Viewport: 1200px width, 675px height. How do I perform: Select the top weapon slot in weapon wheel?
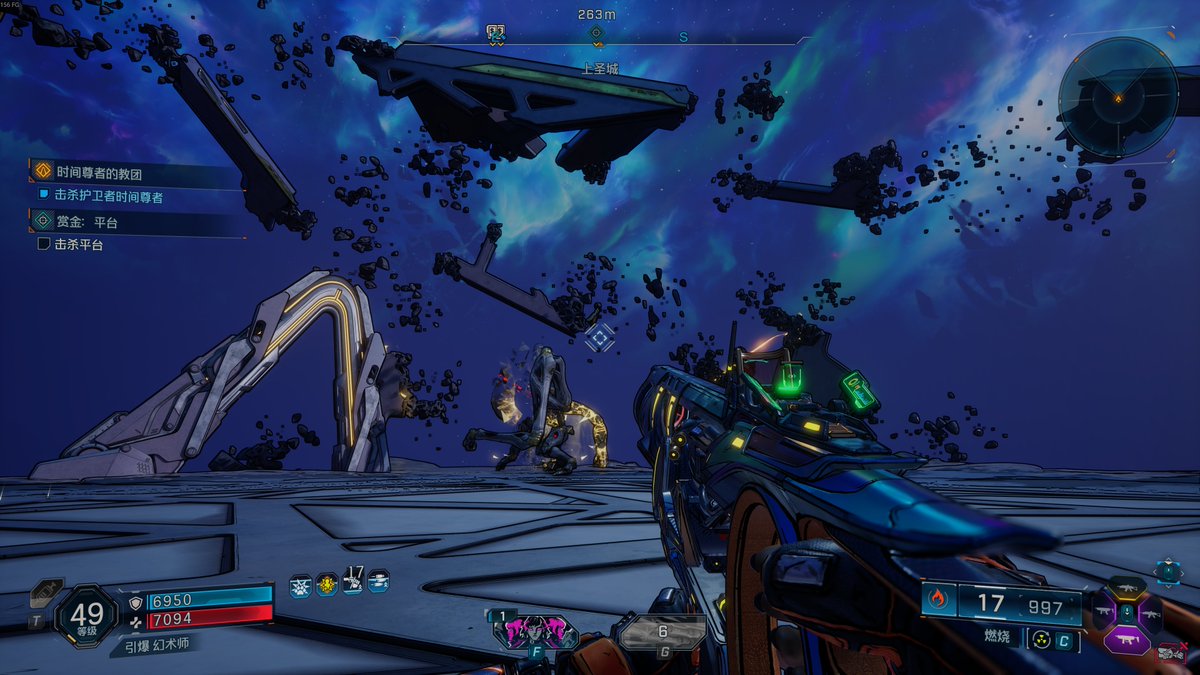1126,587
